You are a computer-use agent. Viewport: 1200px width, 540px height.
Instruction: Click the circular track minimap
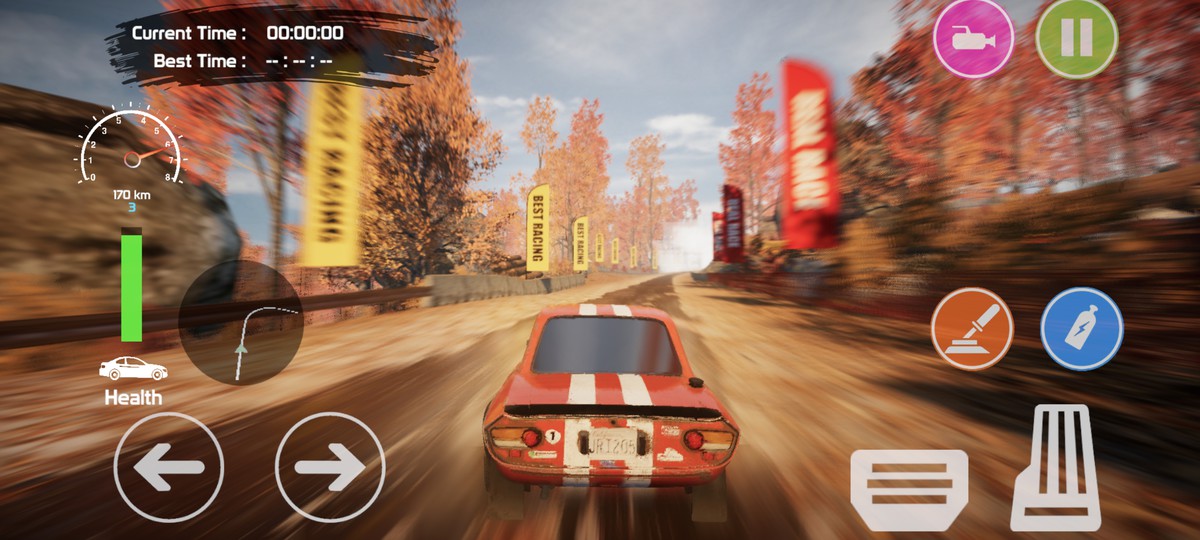241,323
